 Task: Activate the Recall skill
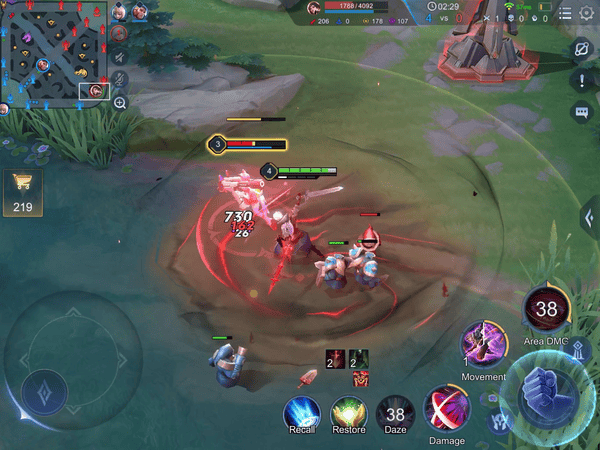pyautogui.click(x=301, y=412)
